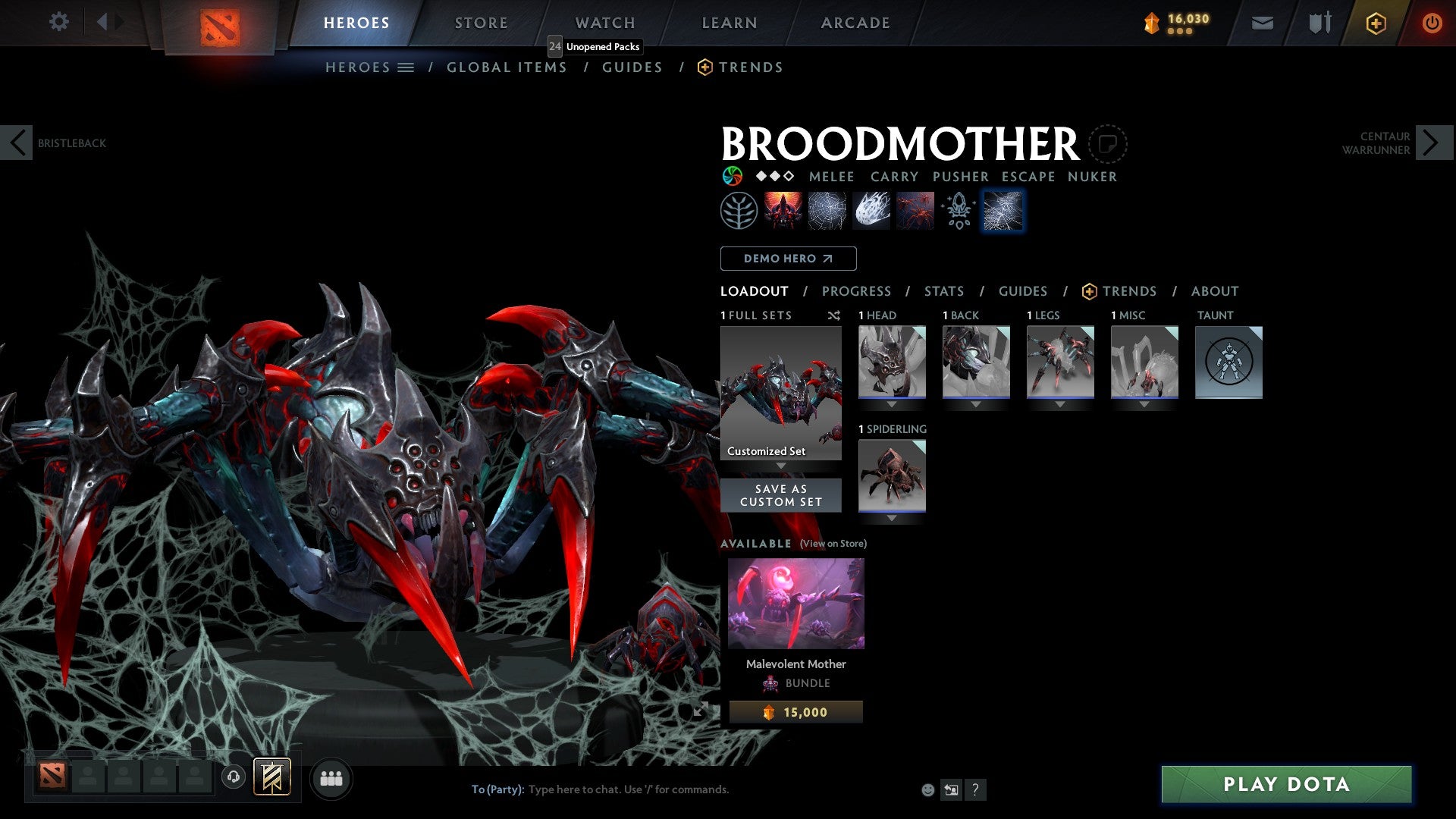This screenshot has width=1456, height=819.
Task: Open the find party group icon
Action: click(331, 778)
